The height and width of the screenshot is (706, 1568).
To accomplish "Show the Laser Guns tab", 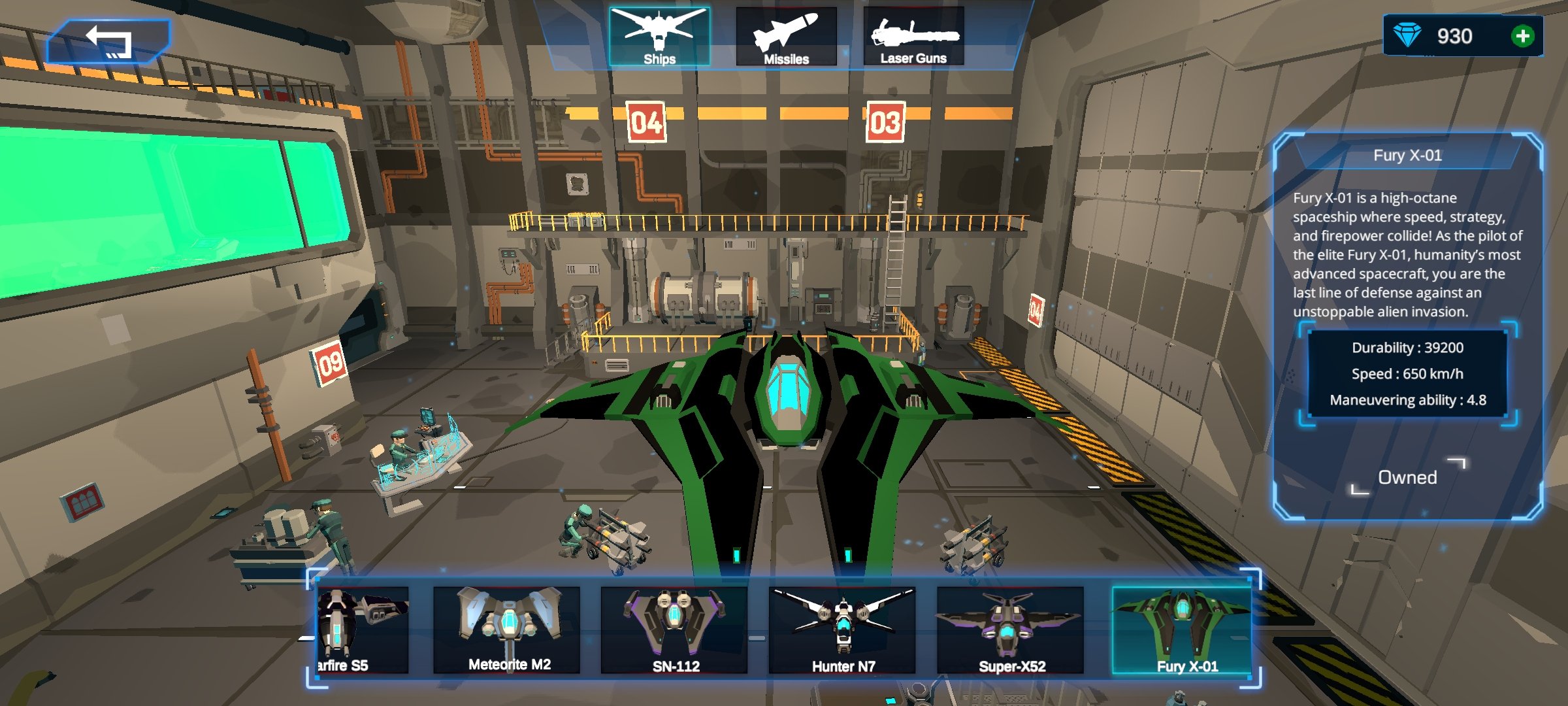I will pos(913,37).
